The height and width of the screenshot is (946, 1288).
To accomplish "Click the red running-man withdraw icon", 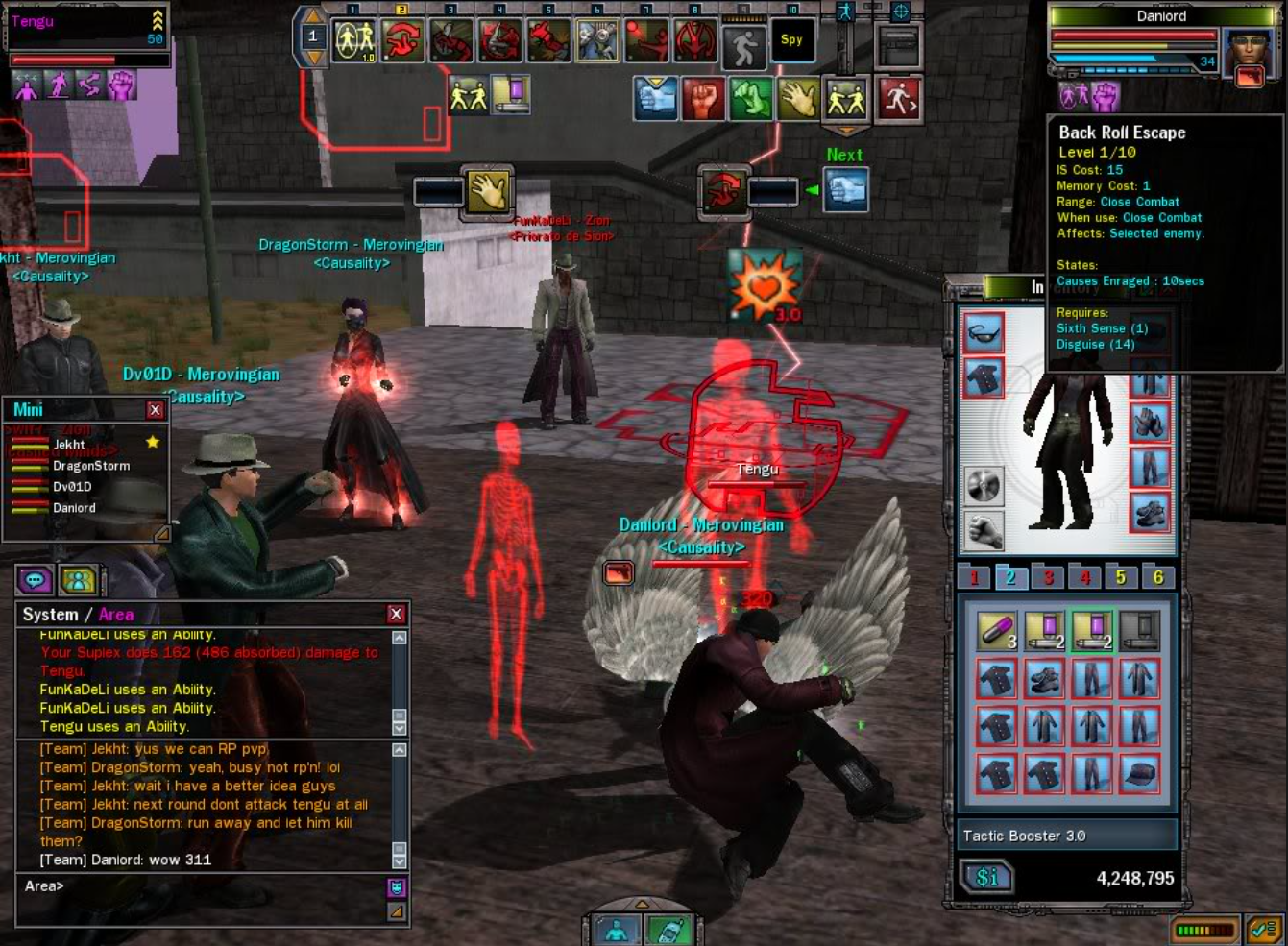I will click(899, 98).
